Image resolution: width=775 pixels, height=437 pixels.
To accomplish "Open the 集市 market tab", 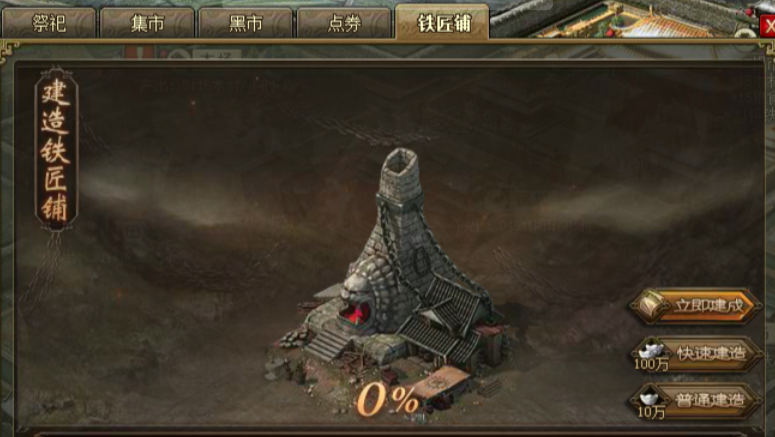I will click(x=147, y=23).
